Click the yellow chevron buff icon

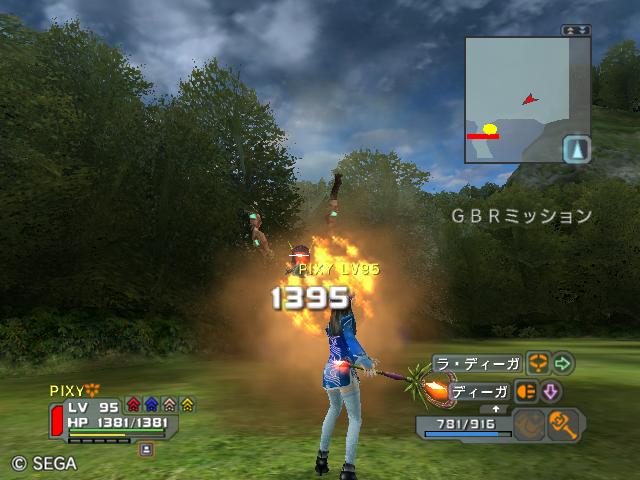click(x=187, y=405)
